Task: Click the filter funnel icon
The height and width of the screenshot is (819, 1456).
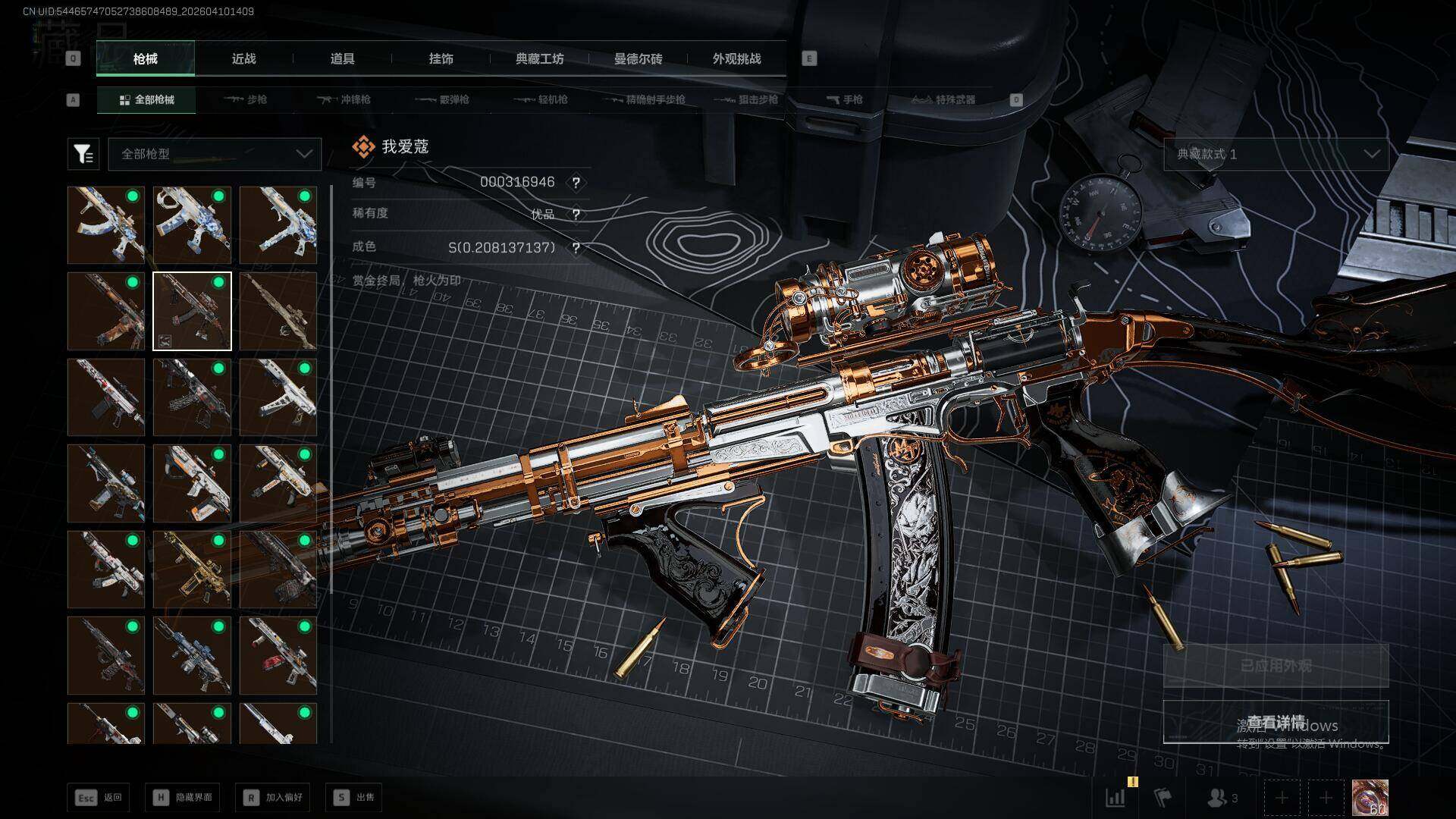Action: pos(83,154)
